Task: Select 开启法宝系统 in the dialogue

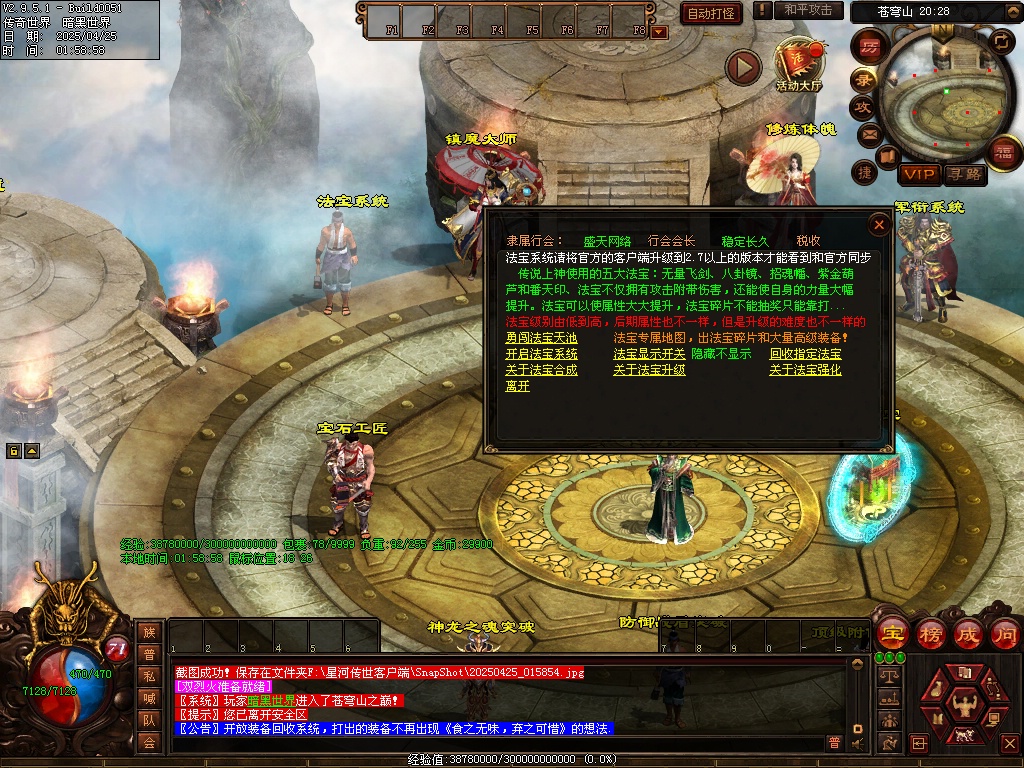Action: (541, 354)
